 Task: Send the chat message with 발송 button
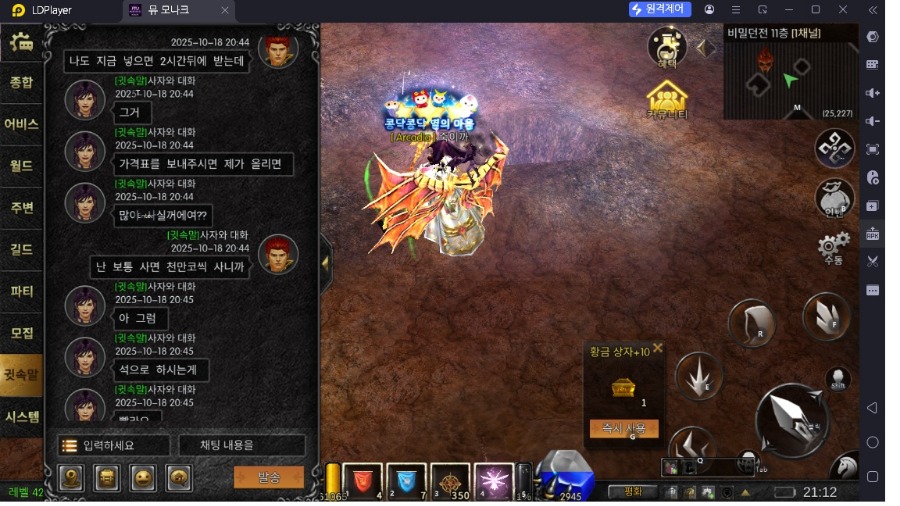[x=268, y=477]
